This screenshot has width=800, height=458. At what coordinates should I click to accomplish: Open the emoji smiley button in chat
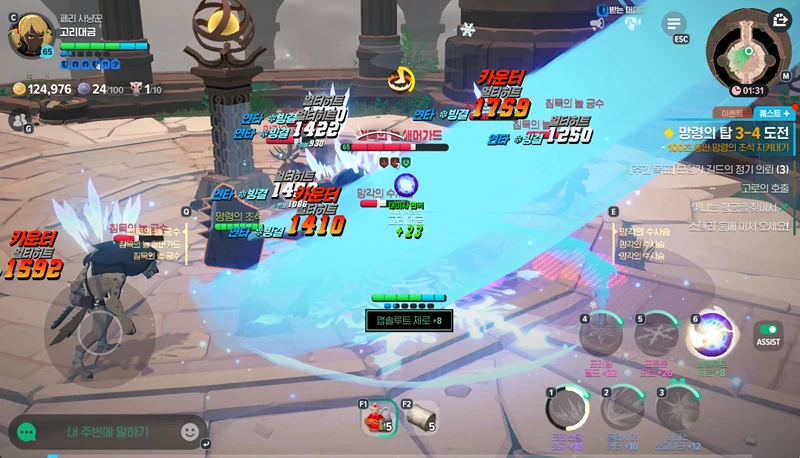[x=190, y=432]
